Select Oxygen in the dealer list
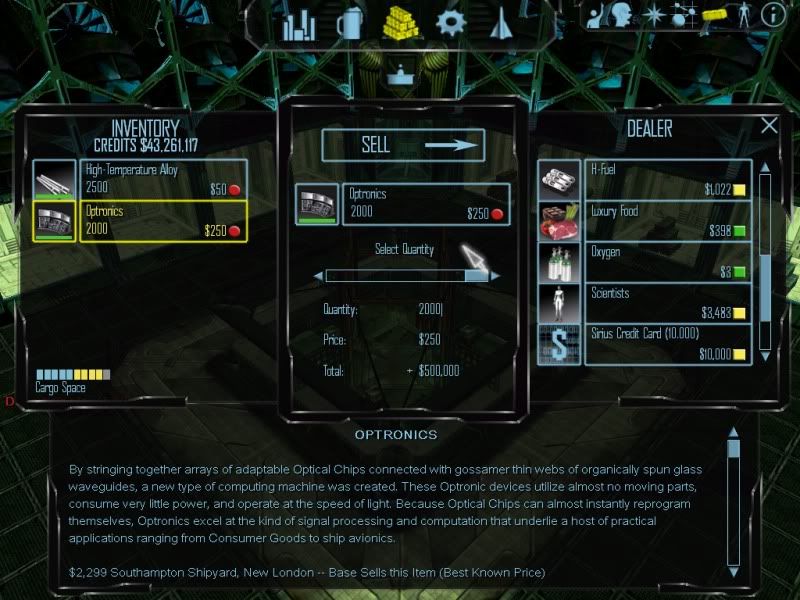800x600 pixels. (x=667, y=262)
